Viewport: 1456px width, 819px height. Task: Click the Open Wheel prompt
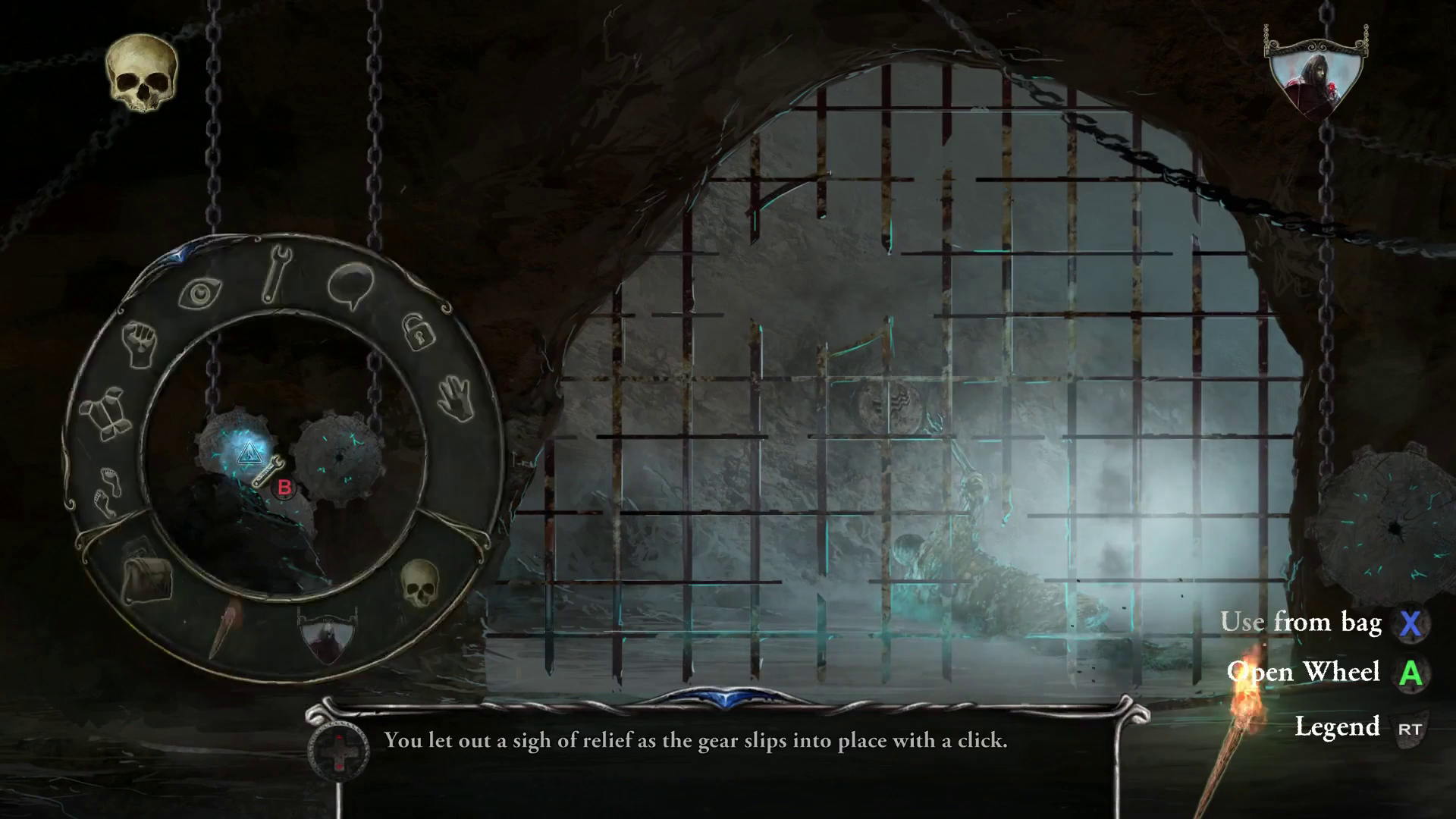coord(1304,673)
